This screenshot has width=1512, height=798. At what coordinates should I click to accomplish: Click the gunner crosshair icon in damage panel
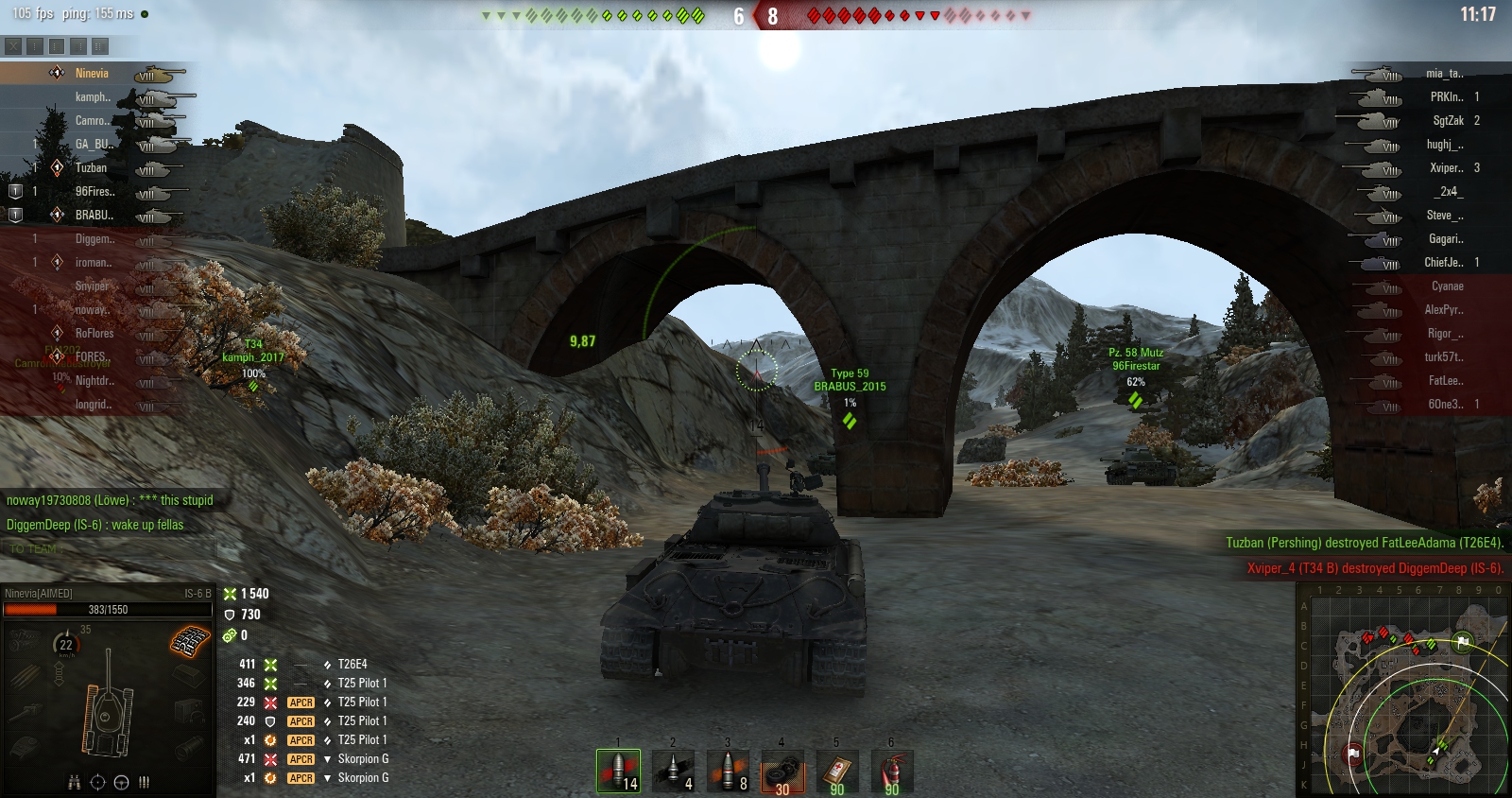coord(97,782)
